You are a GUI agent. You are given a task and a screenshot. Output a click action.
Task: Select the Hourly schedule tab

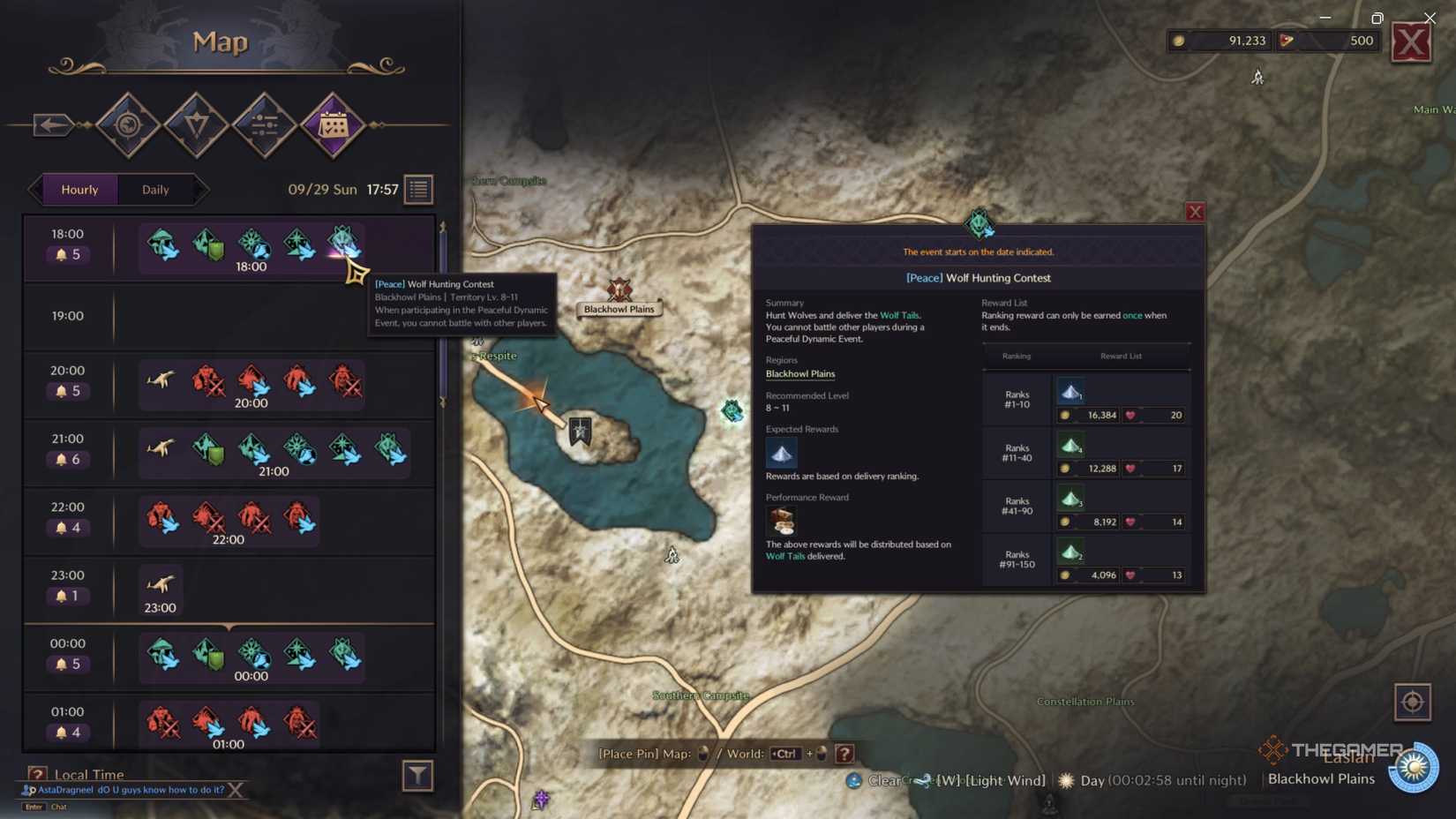coord(80,189)
